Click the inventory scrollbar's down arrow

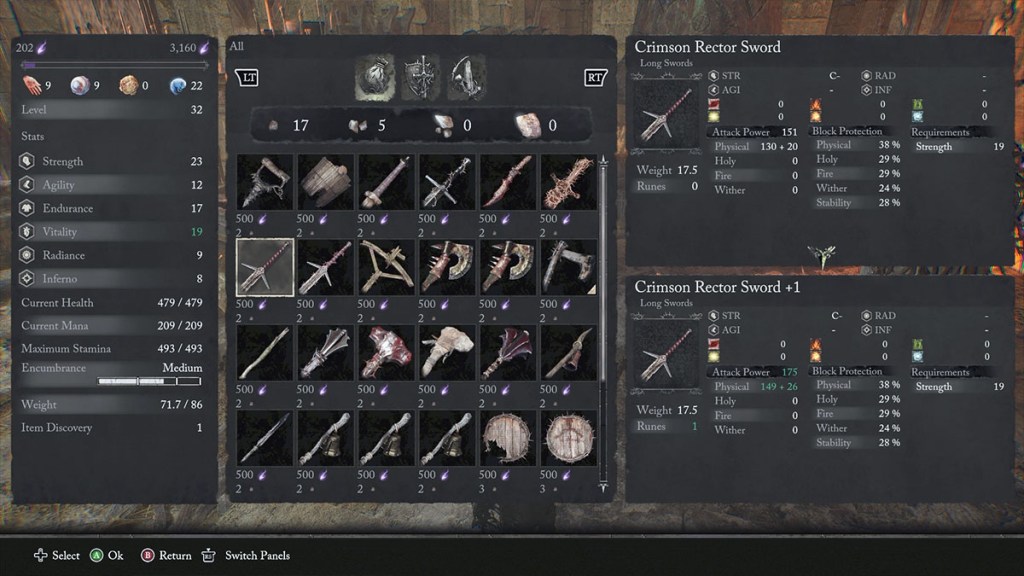(x=602, y=489)
